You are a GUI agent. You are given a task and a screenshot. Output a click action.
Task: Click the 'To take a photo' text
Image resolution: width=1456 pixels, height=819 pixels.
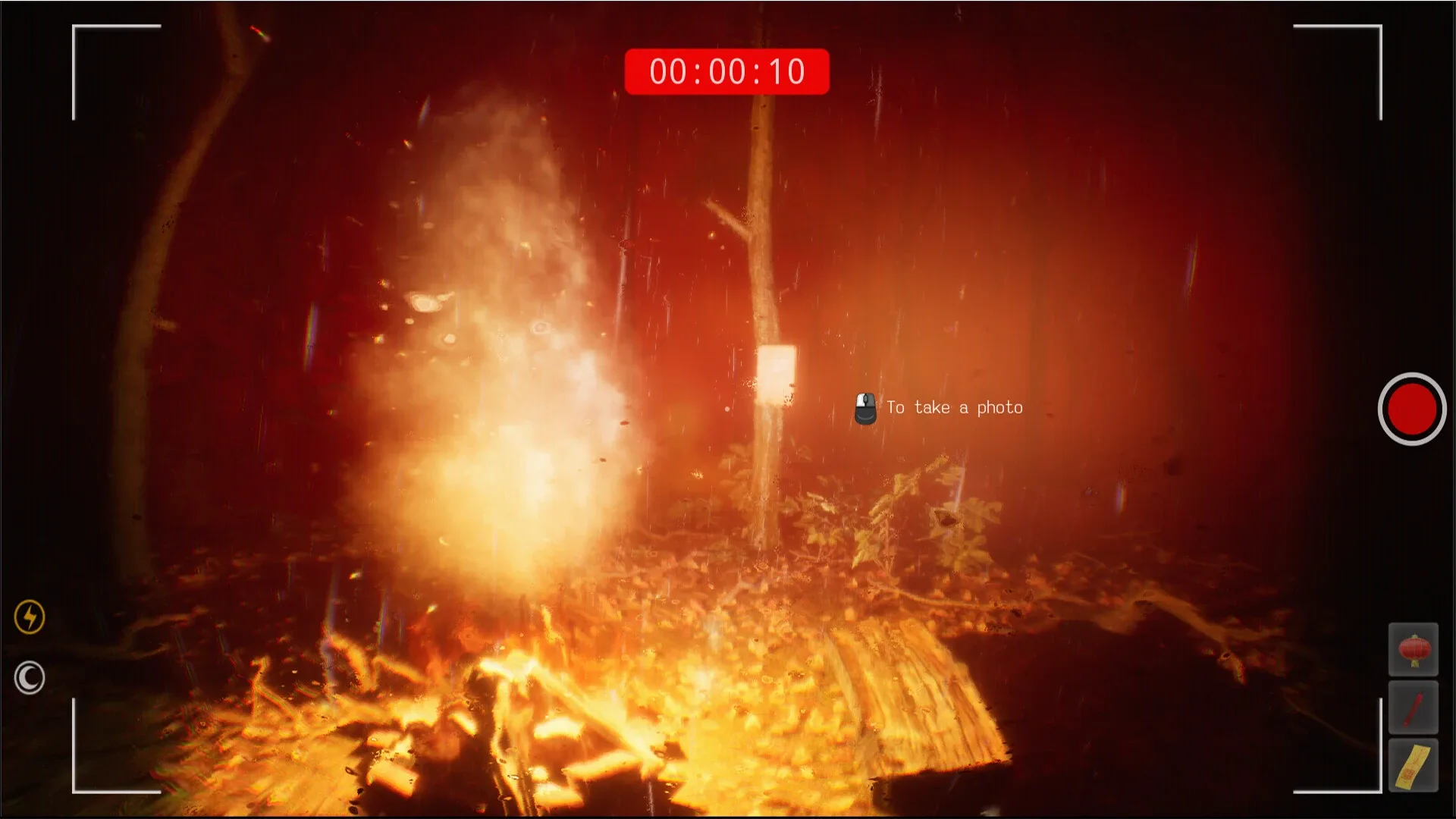[954, 407]
